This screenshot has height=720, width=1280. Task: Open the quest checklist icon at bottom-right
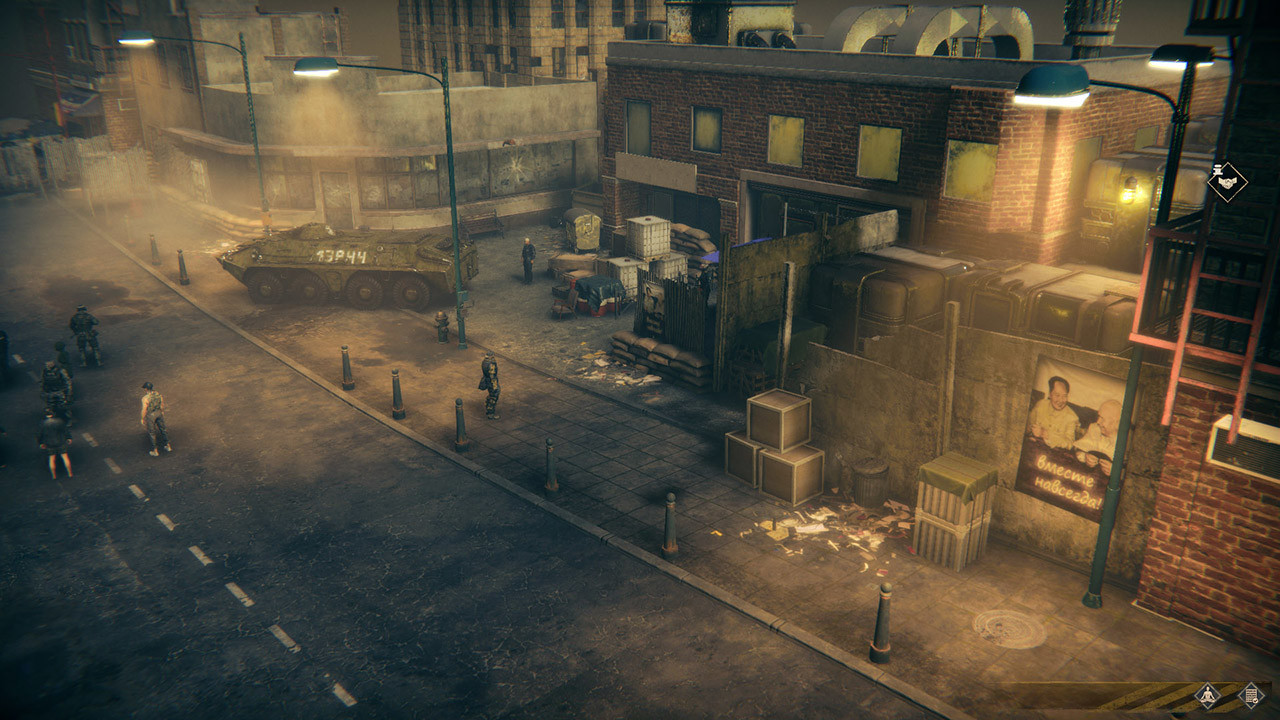pyautogui.click(x=1250, y=692)
